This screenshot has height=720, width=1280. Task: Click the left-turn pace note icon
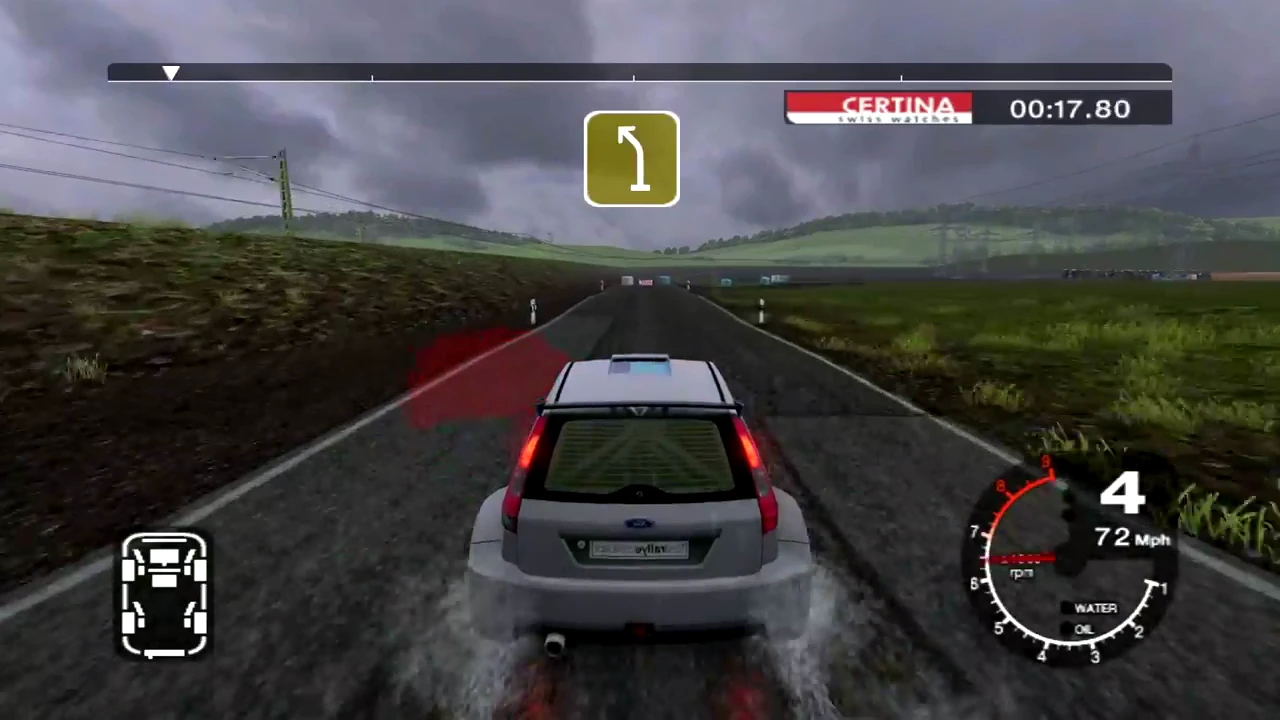[x=631, y=159]
